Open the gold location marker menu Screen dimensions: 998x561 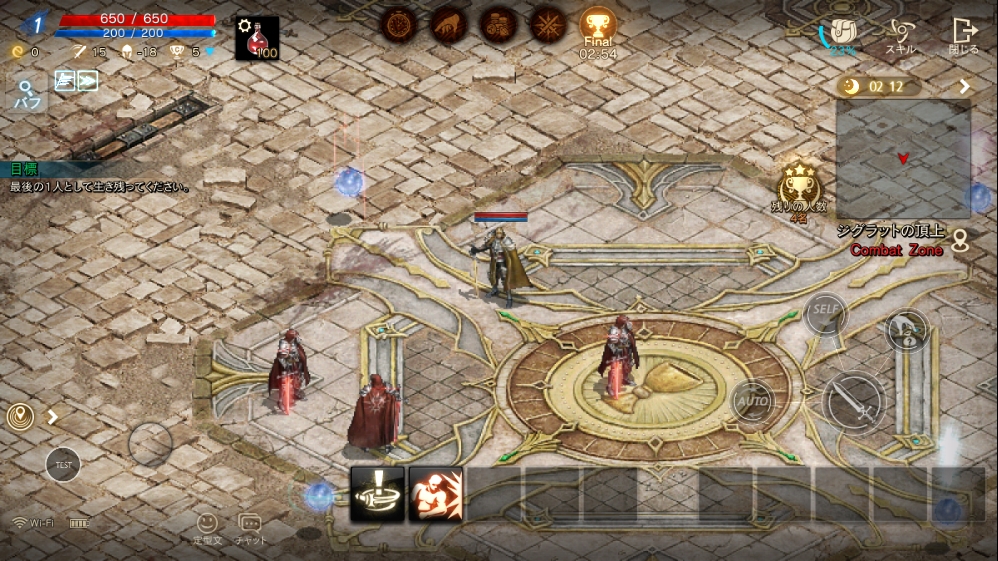point(20,417)
